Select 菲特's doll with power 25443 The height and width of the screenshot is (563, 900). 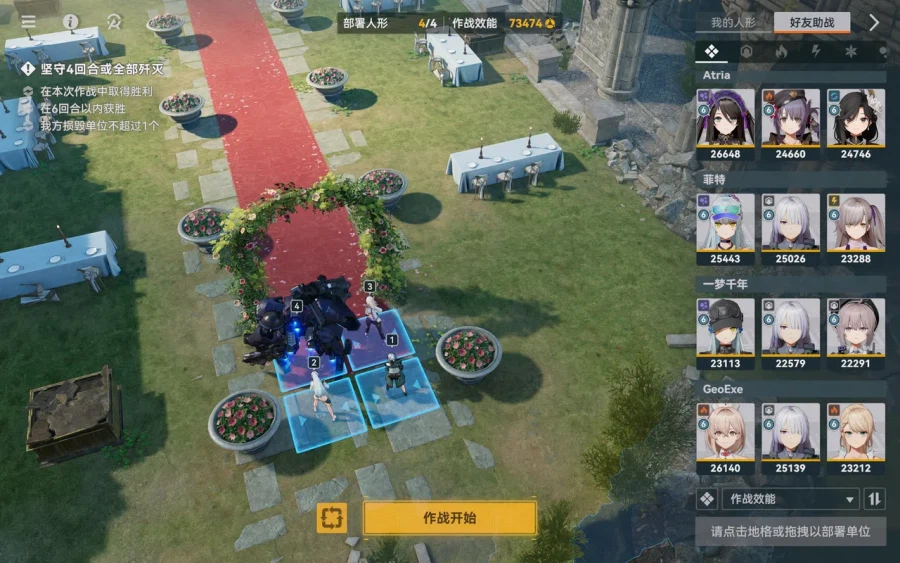click(x=725, y=228)
